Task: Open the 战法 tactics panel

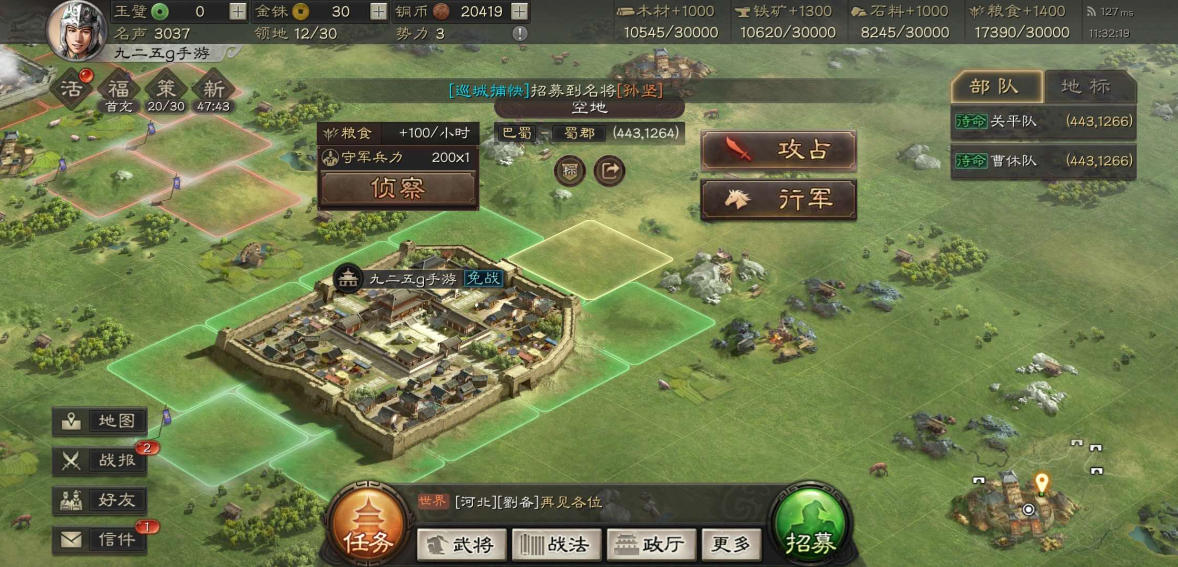Action: click(x=556, y=544)
